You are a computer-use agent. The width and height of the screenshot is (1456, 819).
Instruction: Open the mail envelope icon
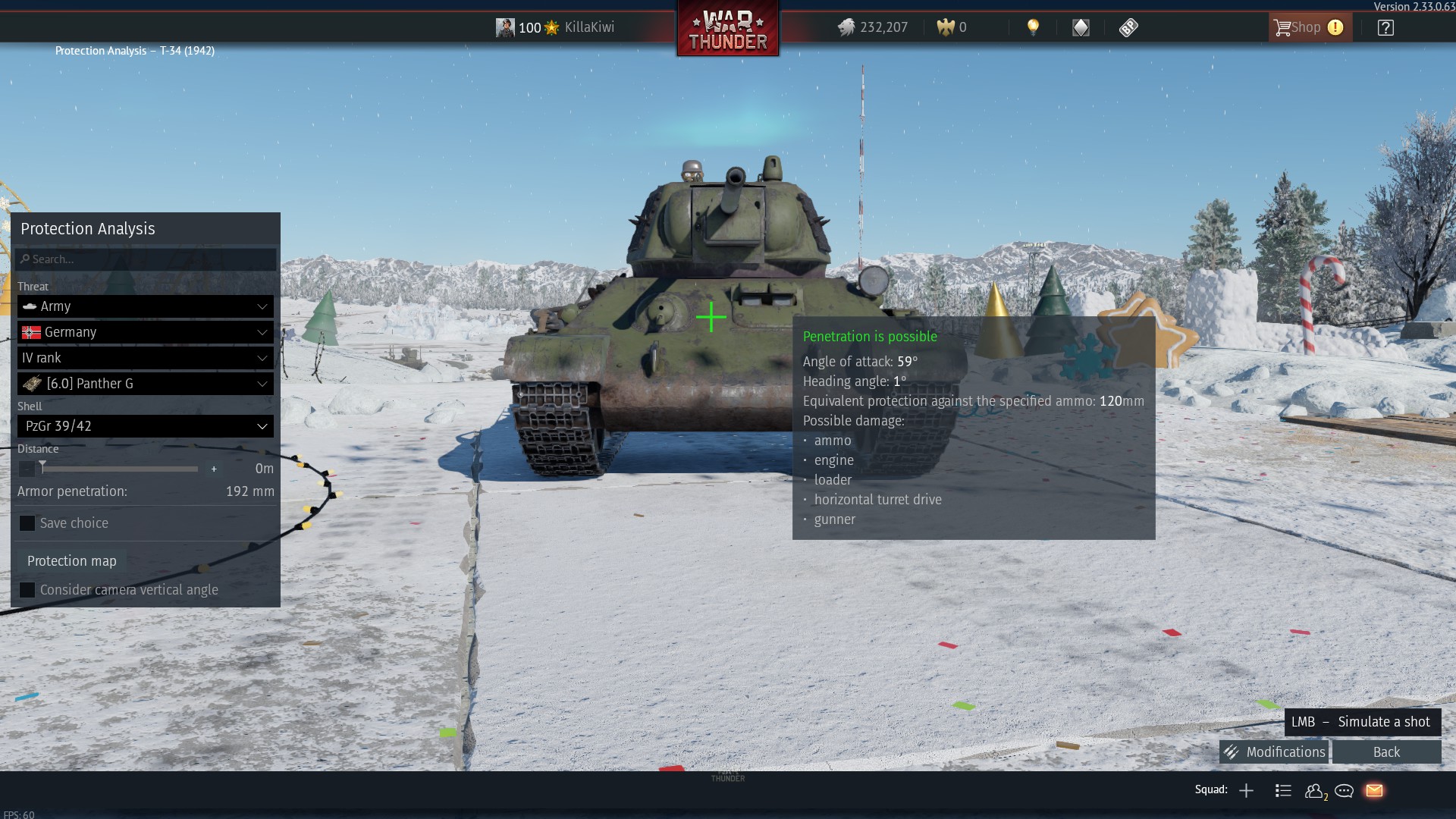pos(1374,790)
